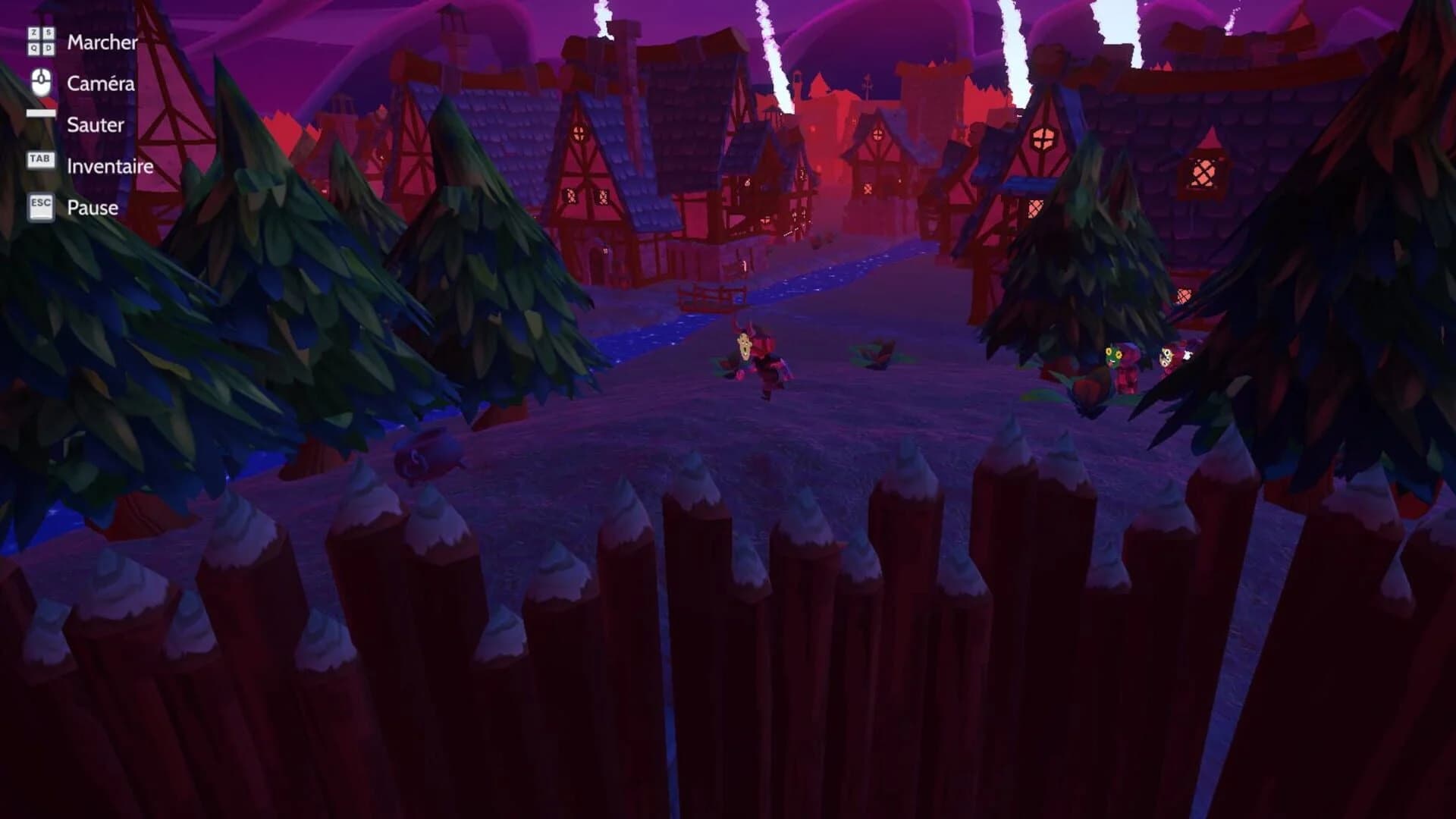Viewport: 1456px width, 819px height.
Task: Click the Marcher control hint label
Action: (x=102, y=43)
